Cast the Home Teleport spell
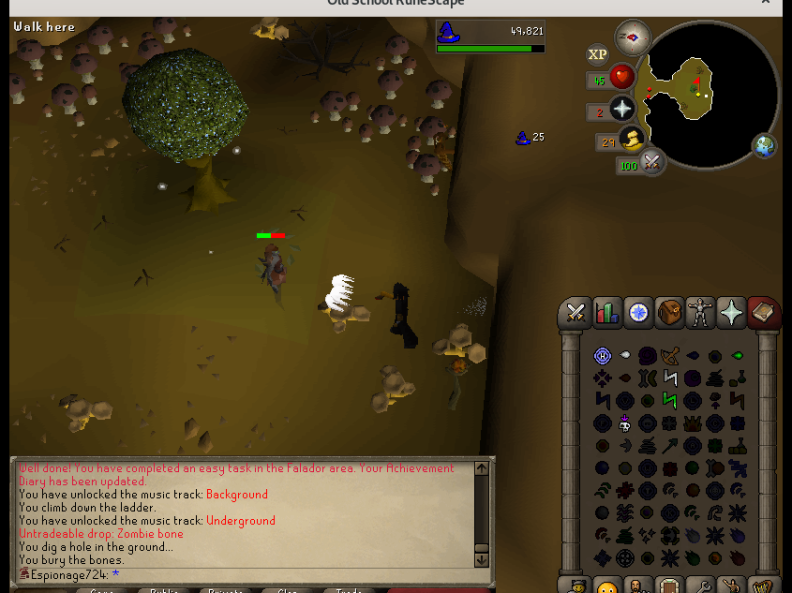 click(602, 356)
